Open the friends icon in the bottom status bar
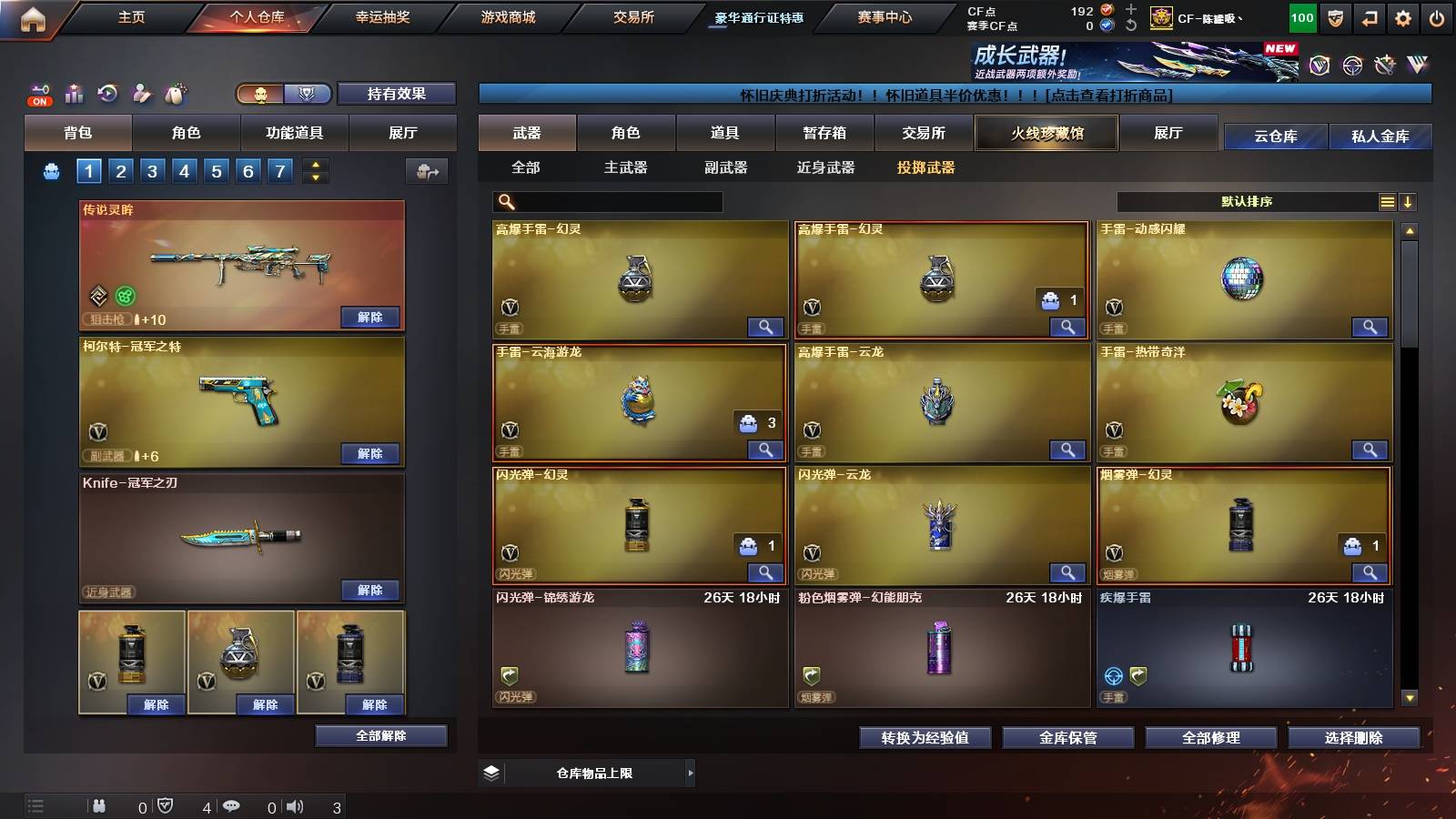This screenshot has width=1456, height=819. click(x=98, y=806)
